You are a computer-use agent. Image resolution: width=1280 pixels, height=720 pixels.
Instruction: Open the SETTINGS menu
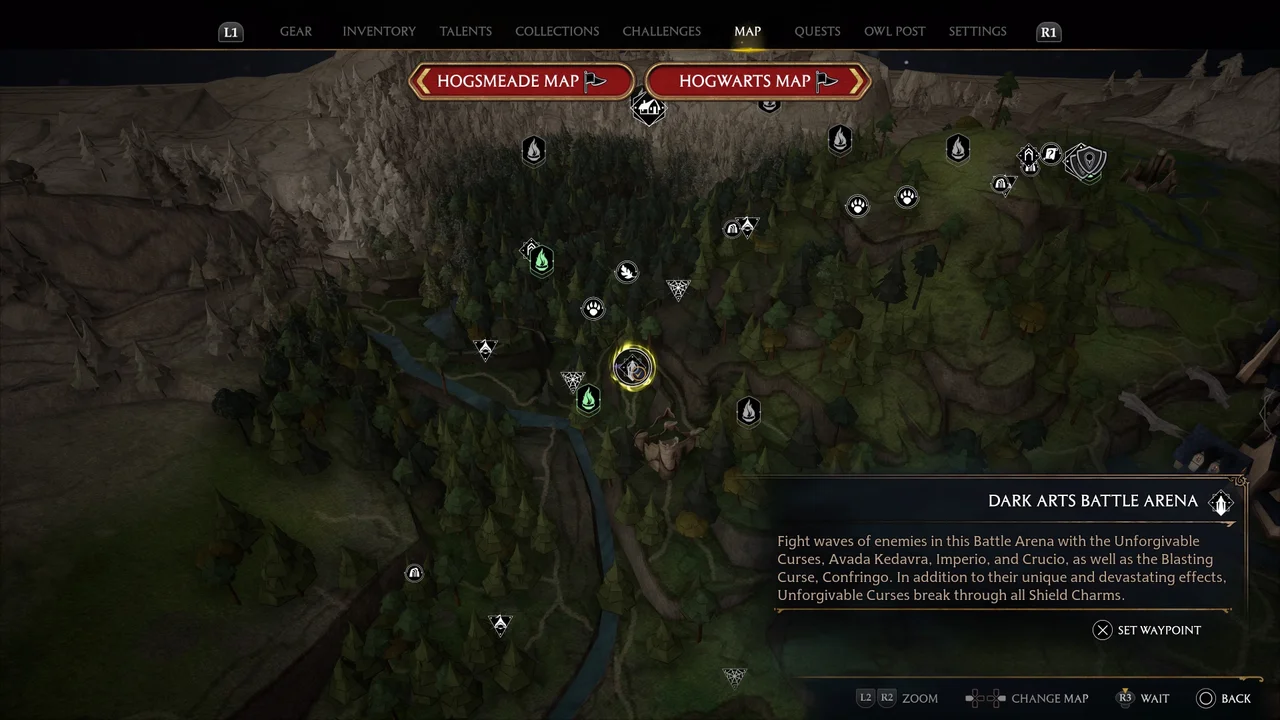point(977,31)
